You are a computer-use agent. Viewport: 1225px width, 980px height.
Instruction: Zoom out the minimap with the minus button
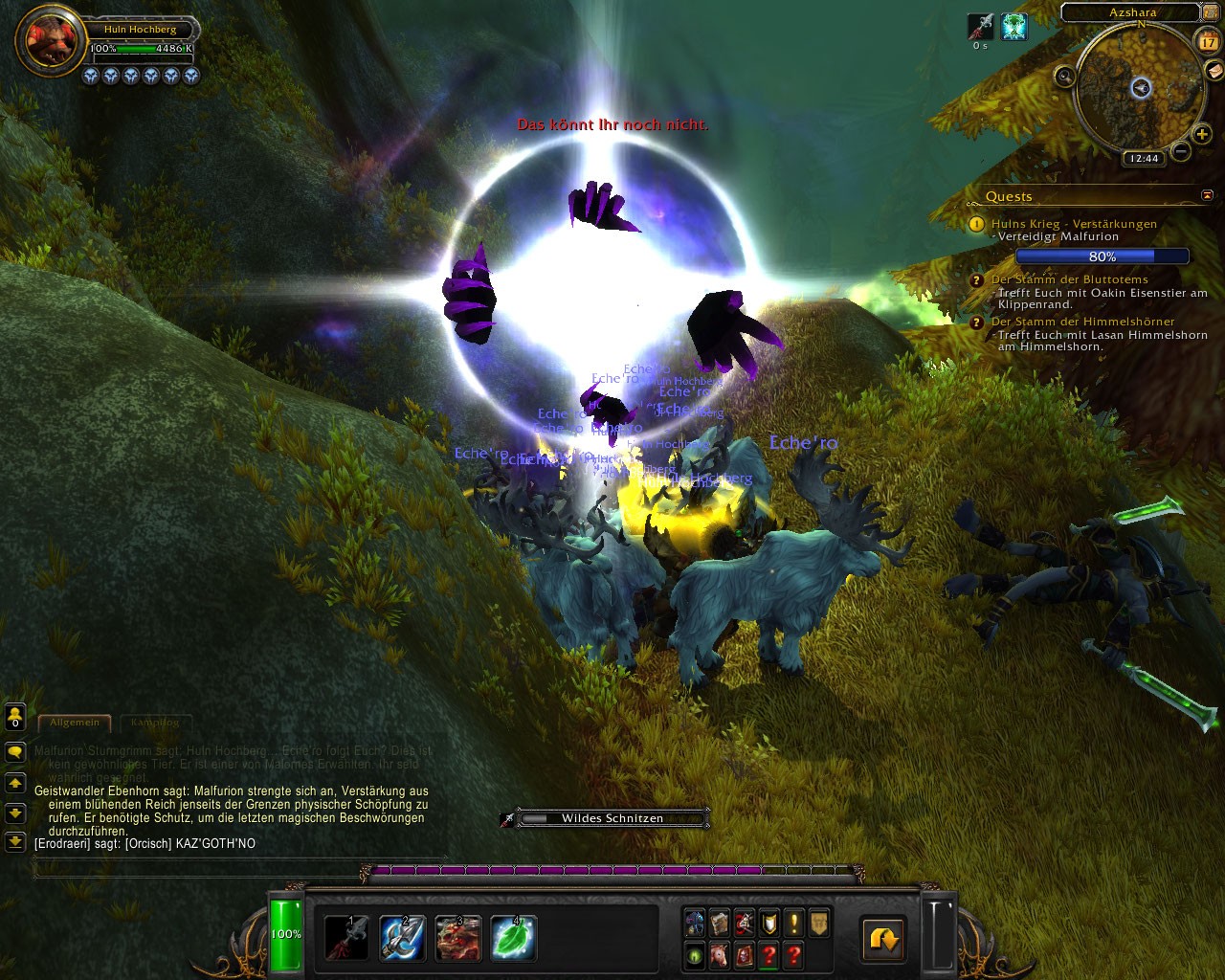click(x=1181, y=151)
